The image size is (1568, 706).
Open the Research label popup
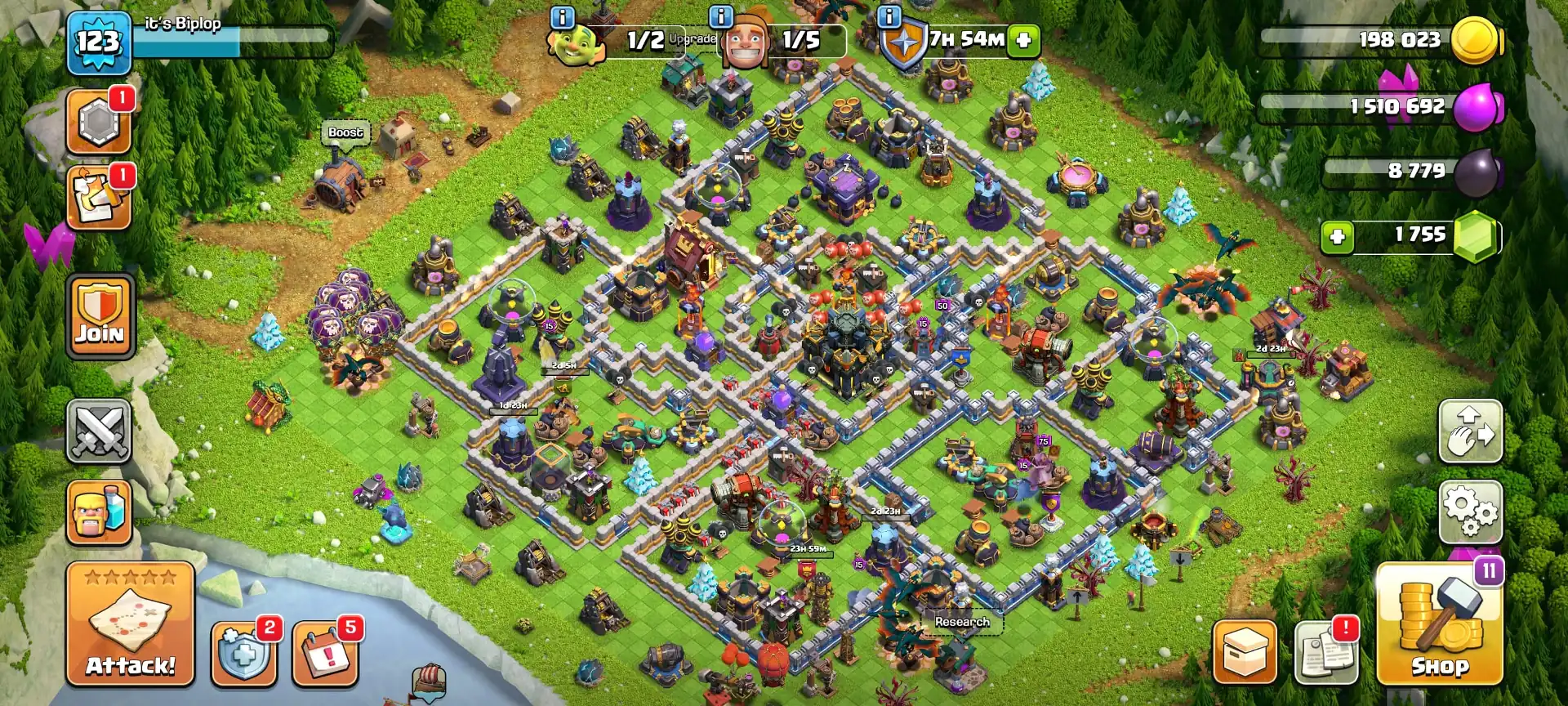click(961, 622)
